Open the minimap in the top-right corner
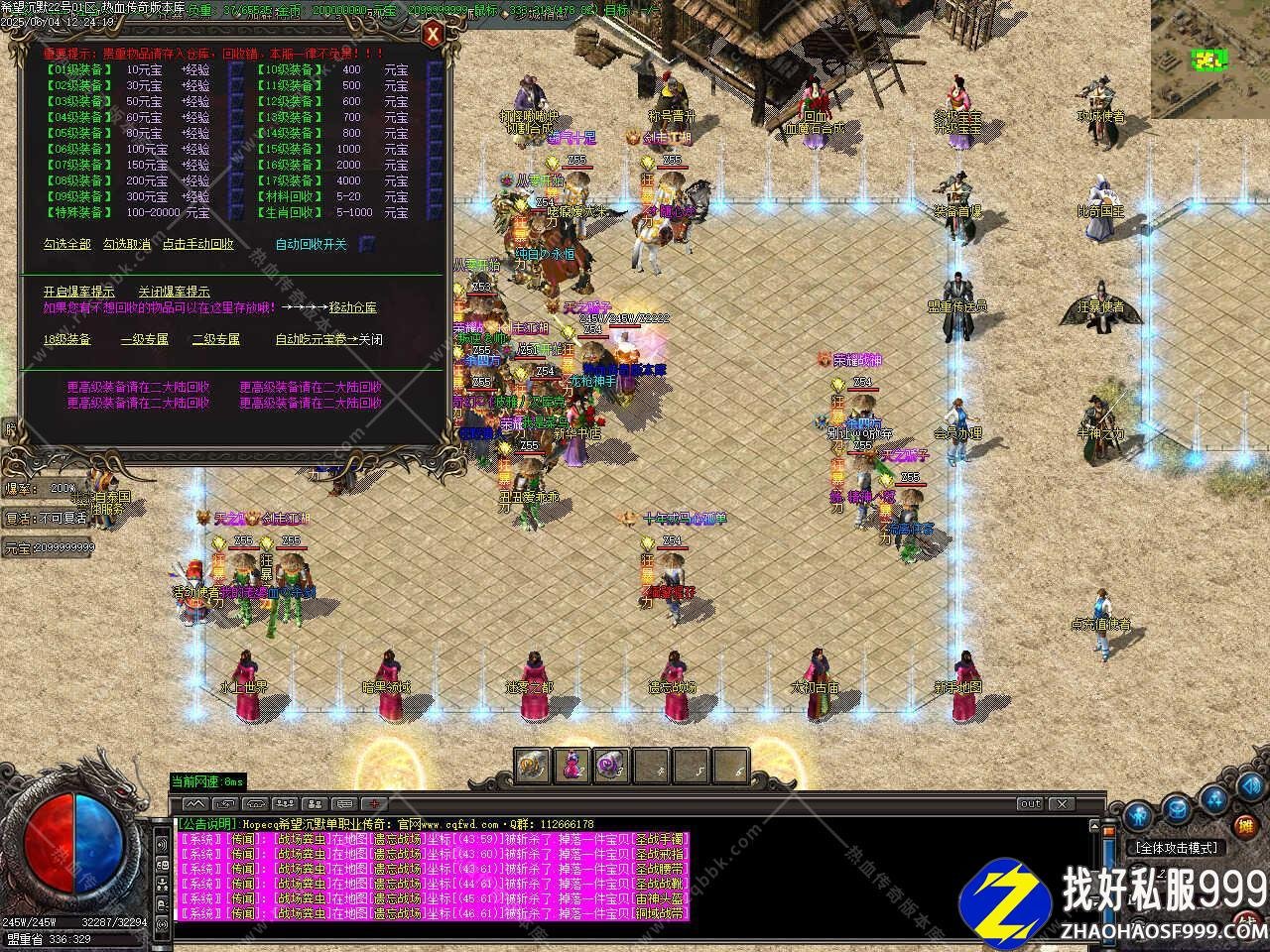 [x=1209, y=59]
